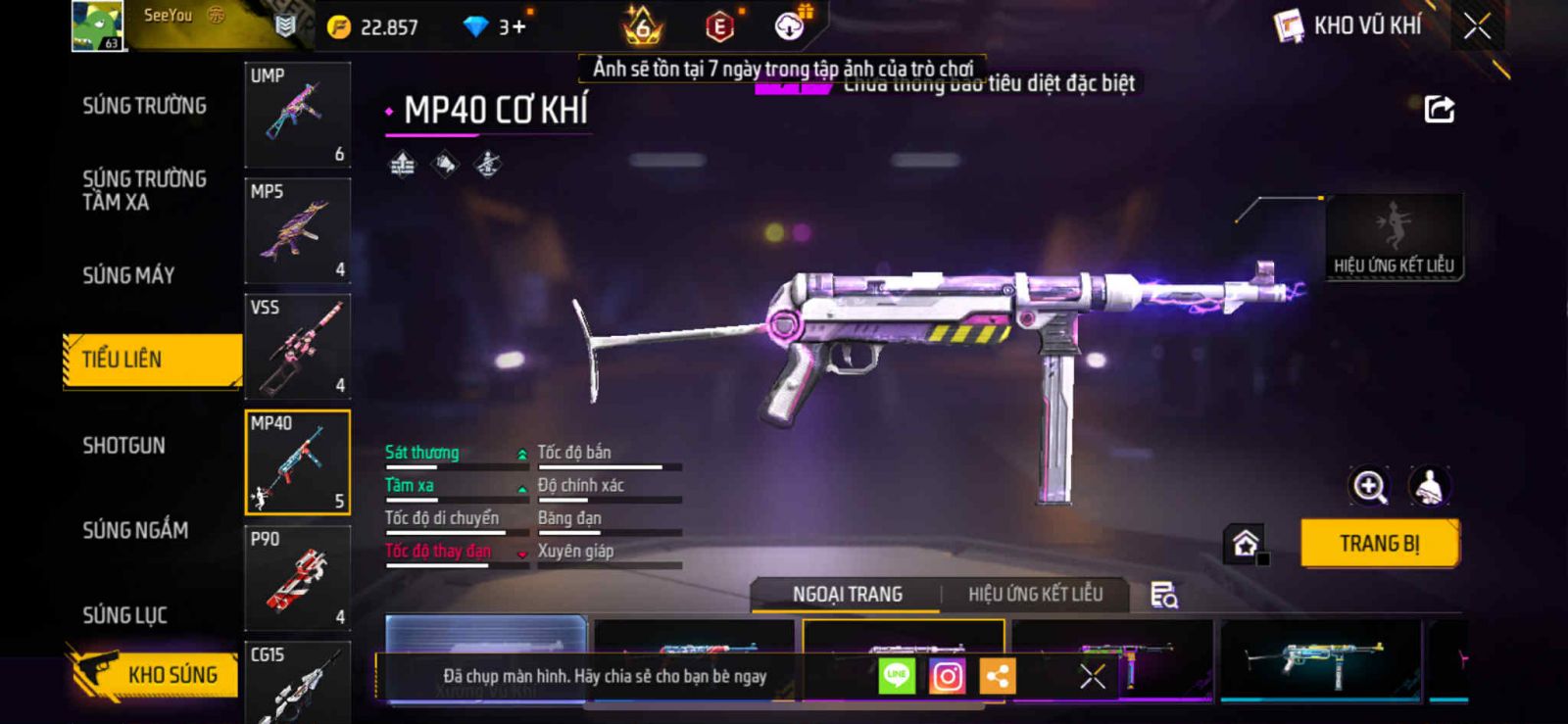Select the Súng Trường category
1568x724 pixels.
[x=144, y=106]
